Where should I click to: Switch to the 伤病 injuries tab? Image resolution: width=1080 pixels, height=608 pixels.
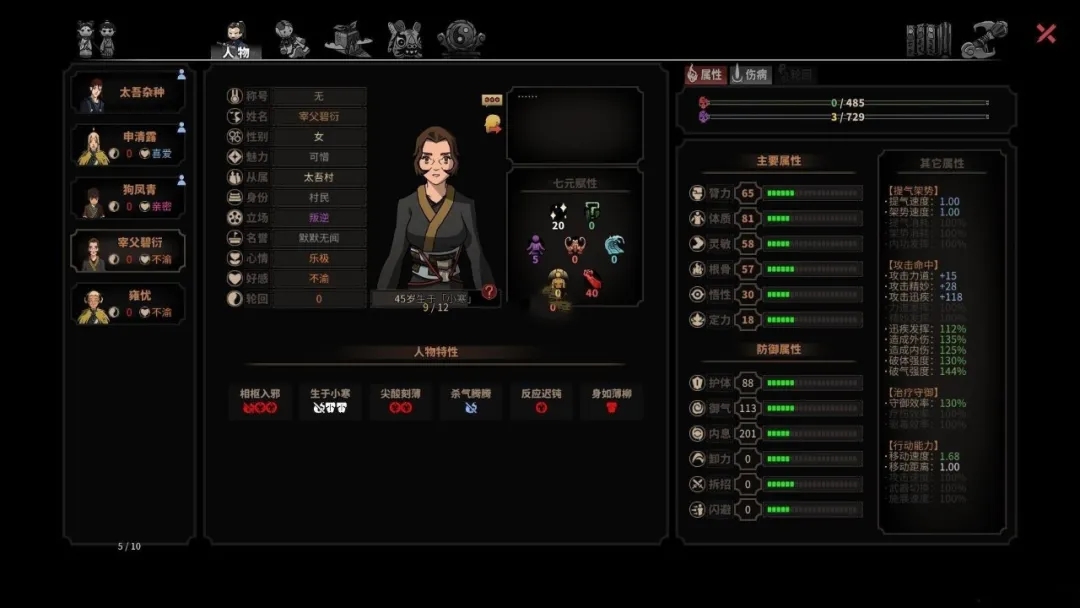[750, 74]
